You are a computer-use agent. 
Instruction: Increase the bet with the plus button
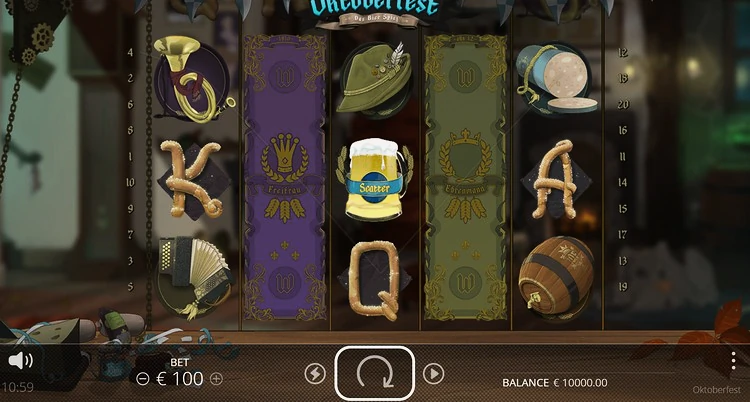tap(216, 379)
